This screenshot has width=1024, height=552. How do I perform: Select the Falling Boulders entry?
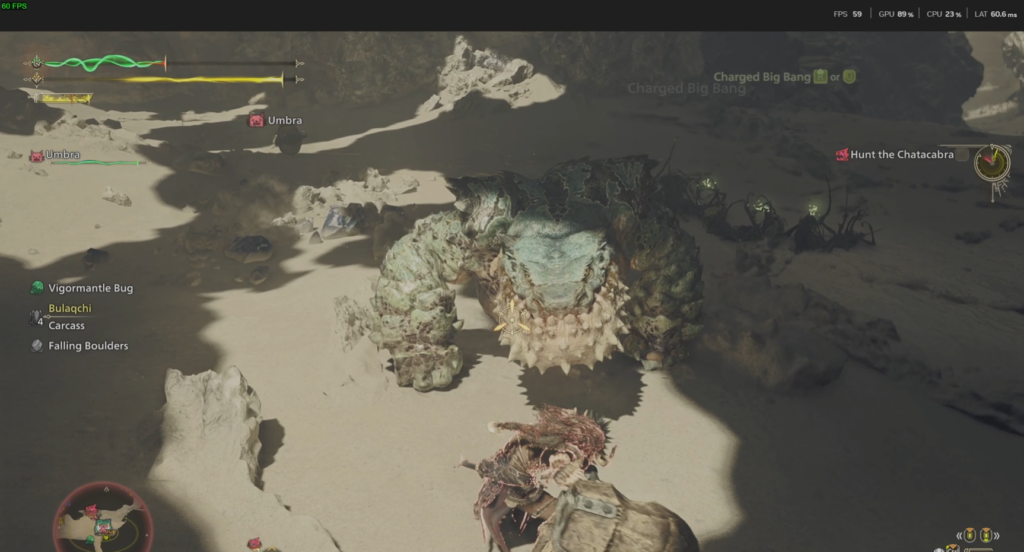pos(87,346)
